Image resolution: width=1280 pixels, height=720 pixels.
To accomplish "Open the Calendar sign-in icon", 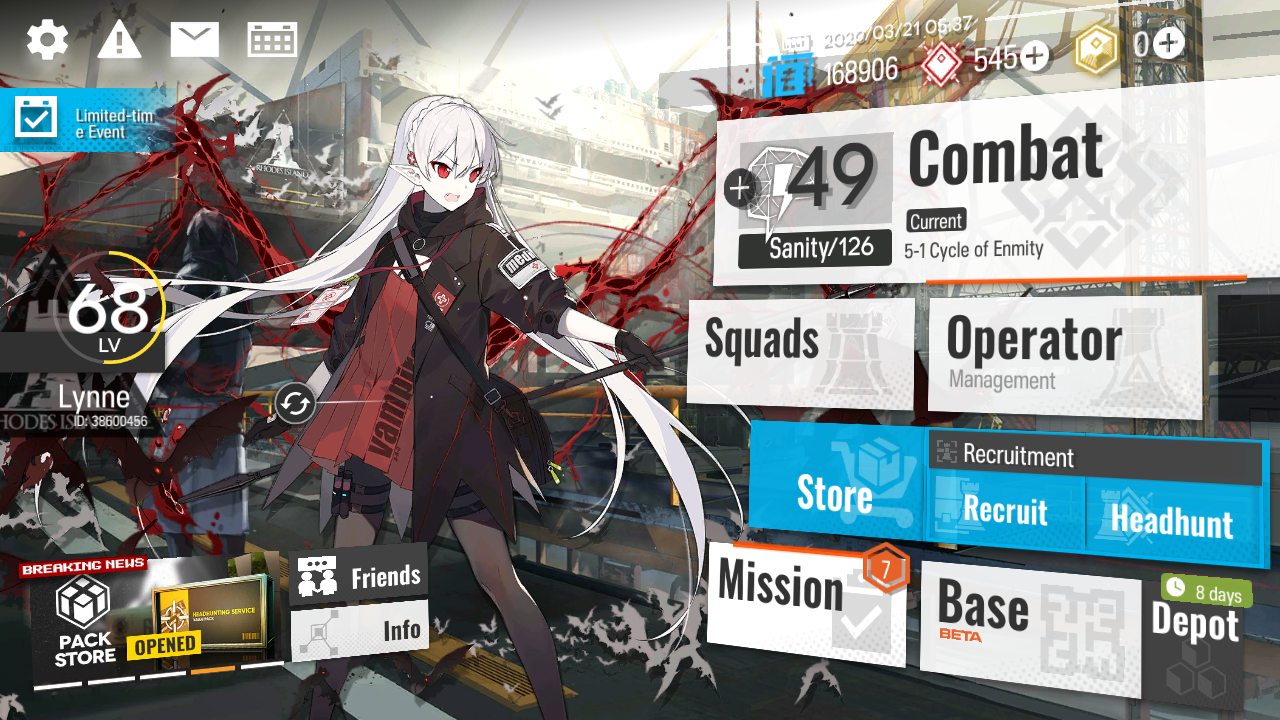I will pyautogui.click(x=272, y=38).
